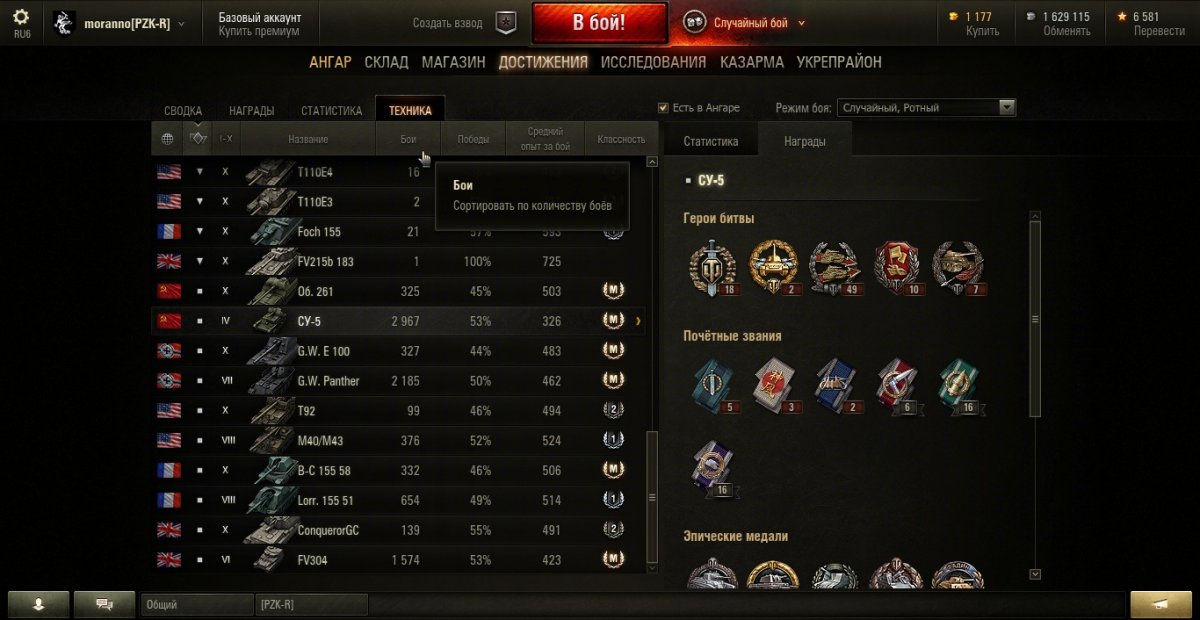Go to the АНГАР section
This screenshot has height=620, width=1200.
click(330, 62)
